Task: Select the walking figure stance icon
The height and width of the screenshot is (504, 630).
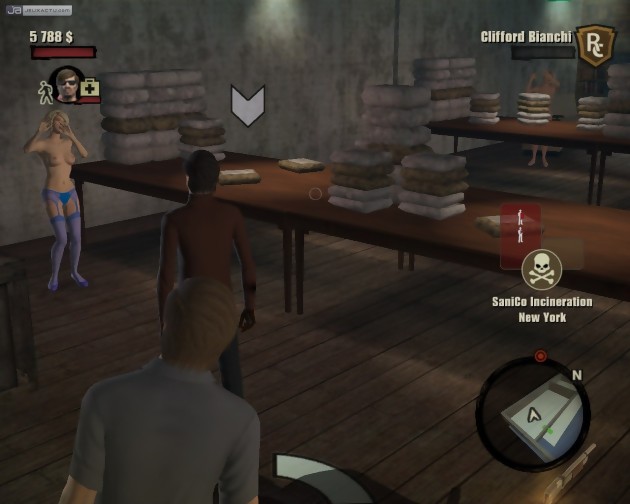Action: [x=45, y=90]
